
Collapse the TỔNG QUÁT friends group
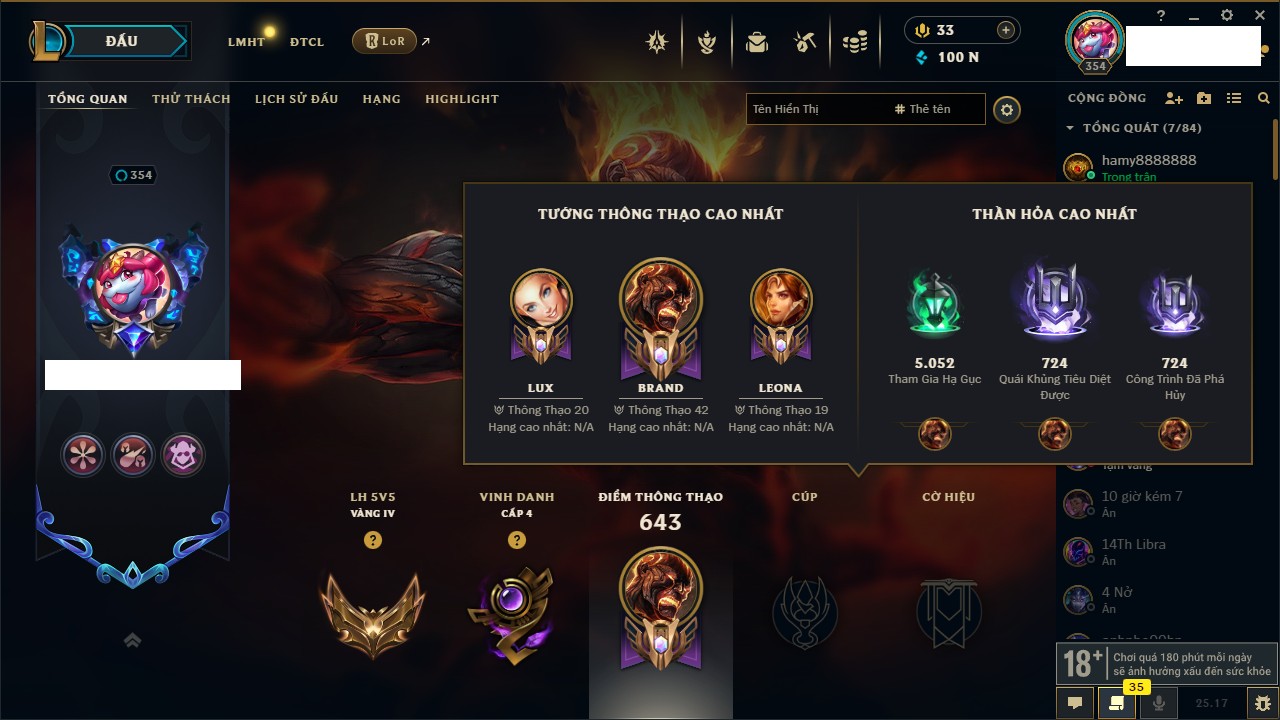click(x=1070, y=128)
